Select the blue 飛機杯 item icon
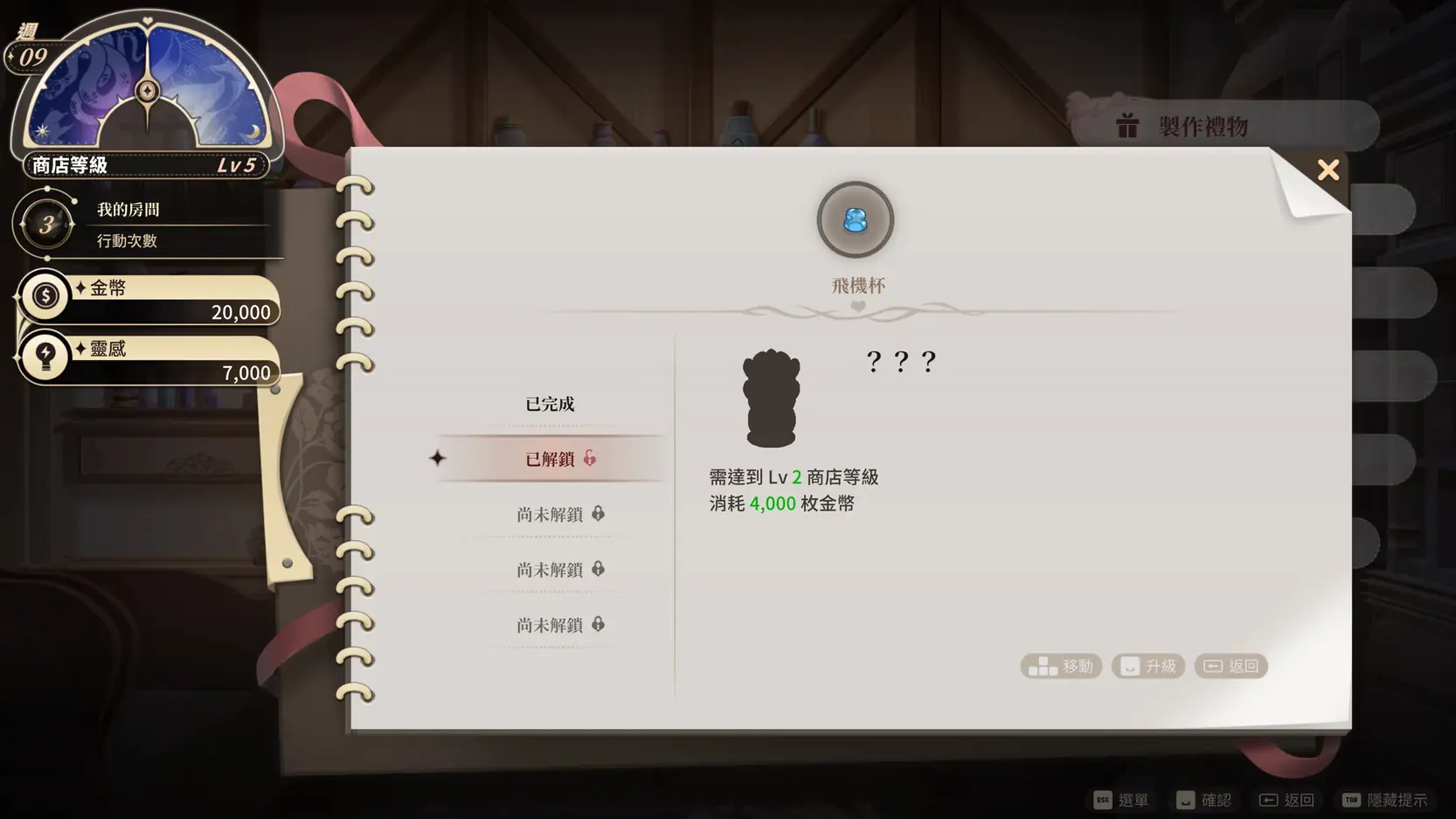Screen dimensions: 1456x819 coord(855,220)
